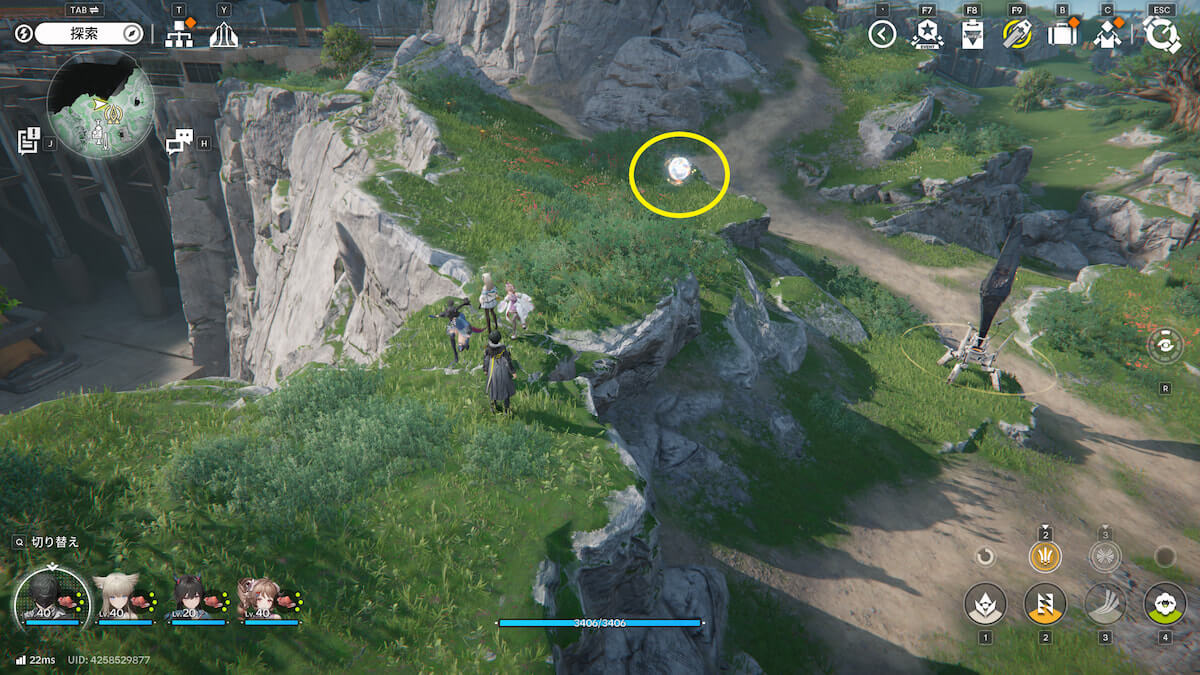Collapse the top menu with left arrow
The width and height of the screenshot is (1200, 675).
click(881, 35)
